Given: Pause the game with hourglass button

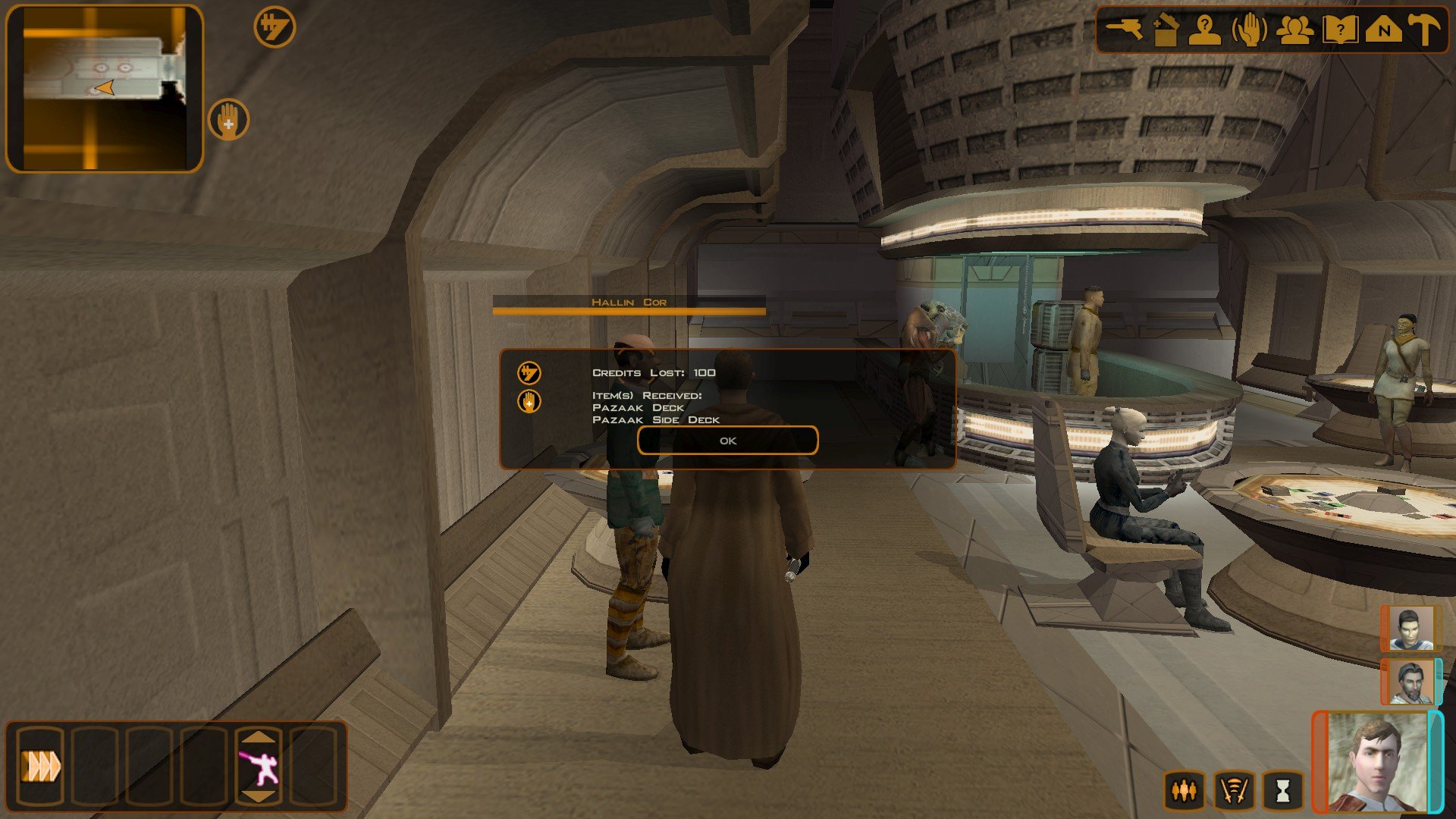Looking at the screenshot, I should (1282, 791).
